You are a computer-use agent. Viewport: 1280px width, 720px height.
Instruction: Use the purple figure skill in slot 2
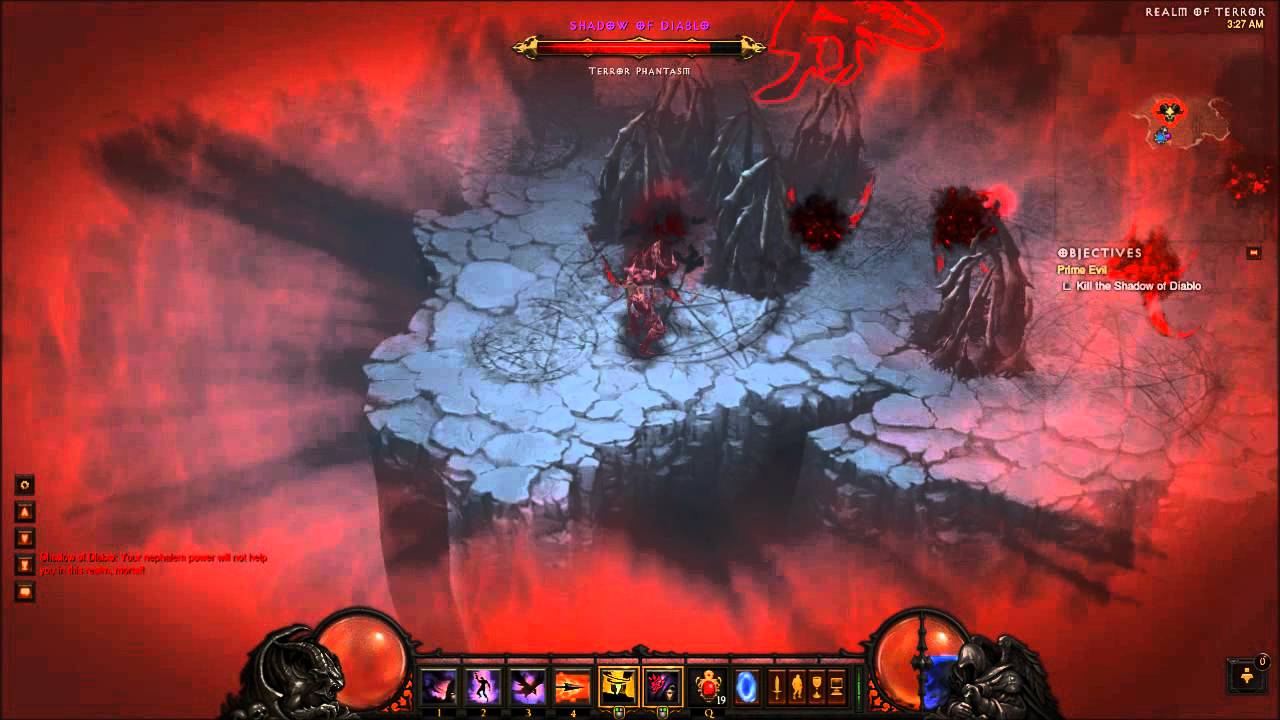(483, 687)
